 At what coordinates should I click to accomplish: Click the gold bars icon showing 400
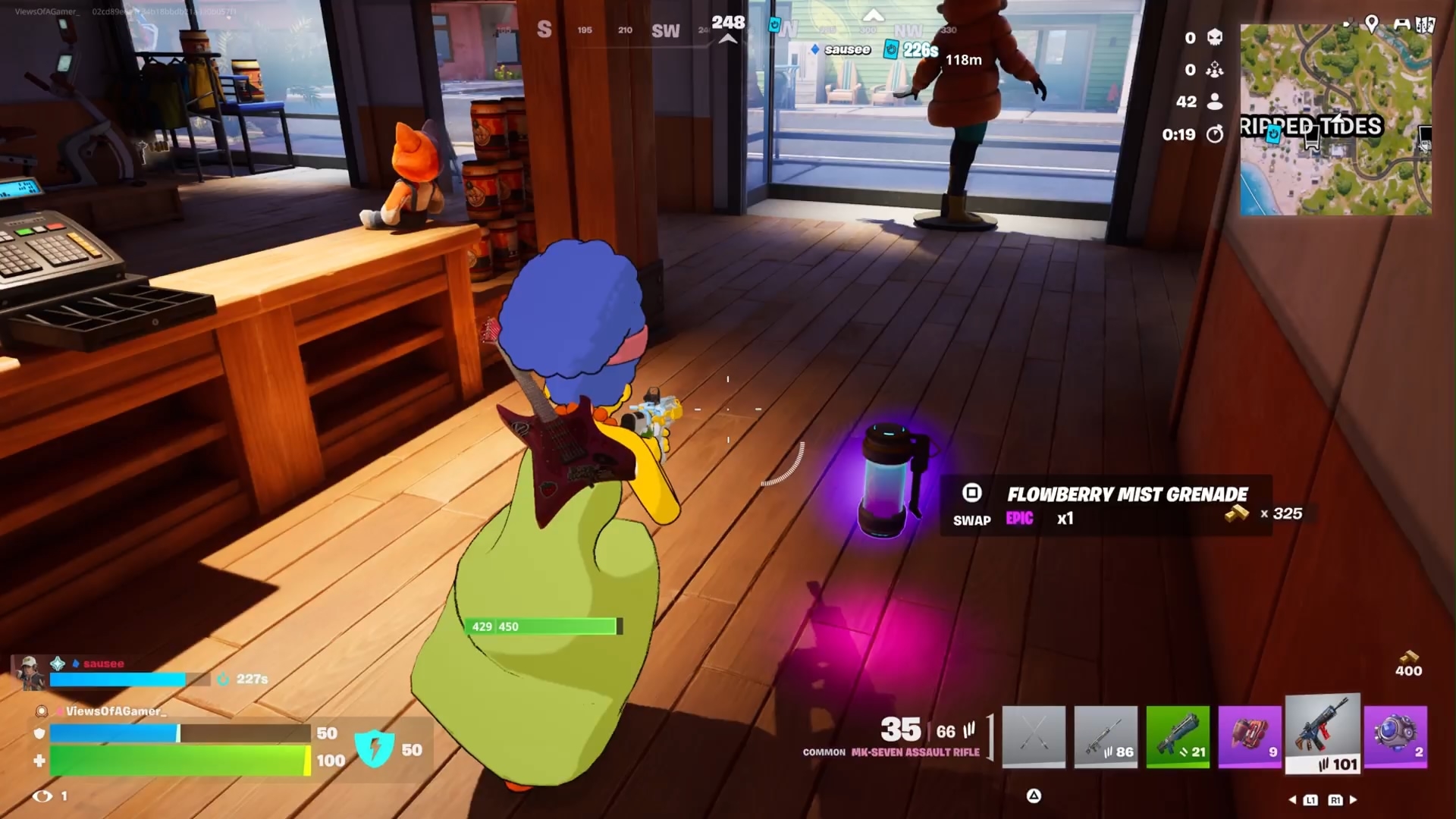pyautogui.click(x=1408, y=657)
